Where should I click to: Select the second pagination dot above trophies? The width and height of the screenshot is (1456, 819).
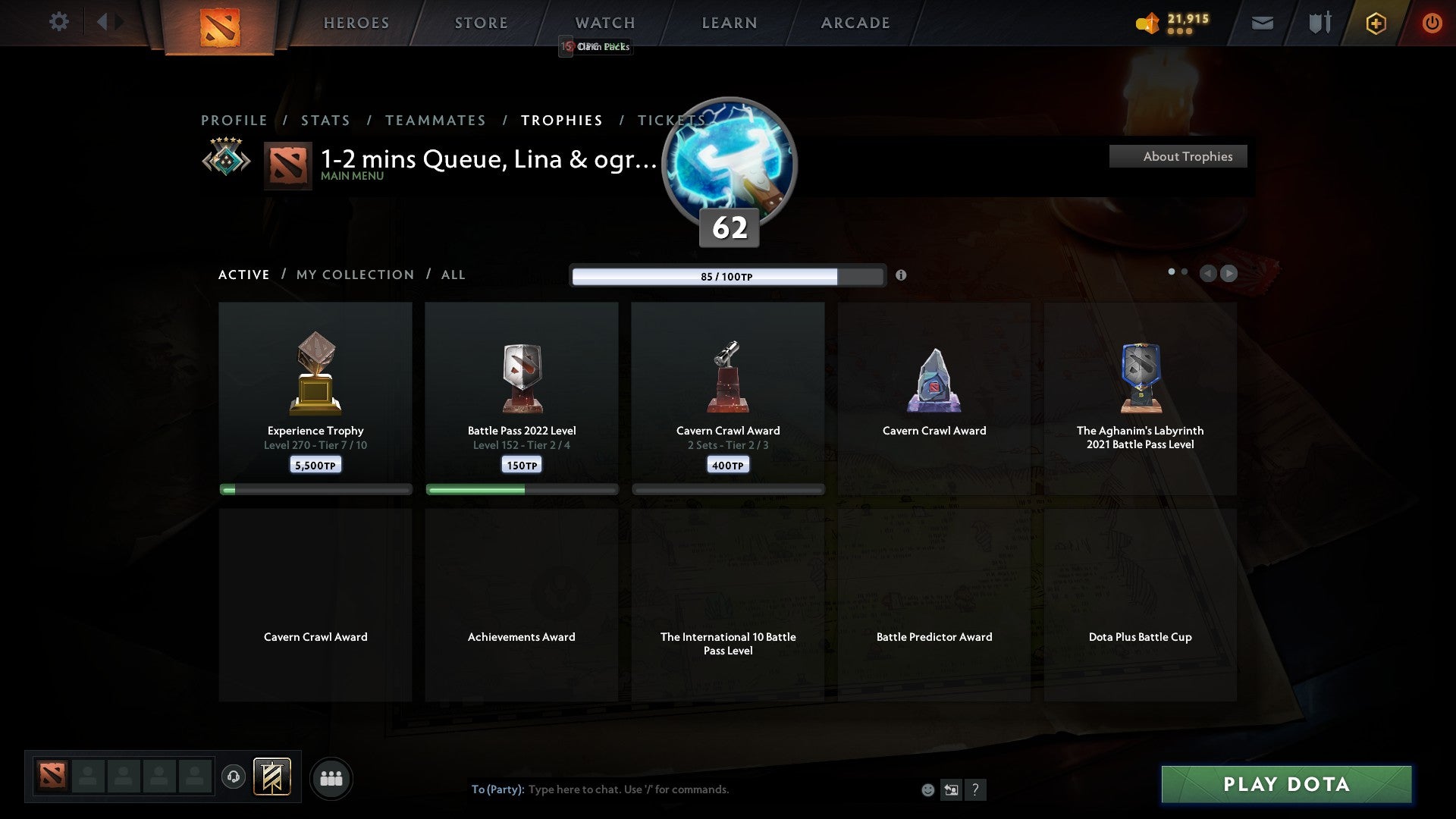[1183, 271]
